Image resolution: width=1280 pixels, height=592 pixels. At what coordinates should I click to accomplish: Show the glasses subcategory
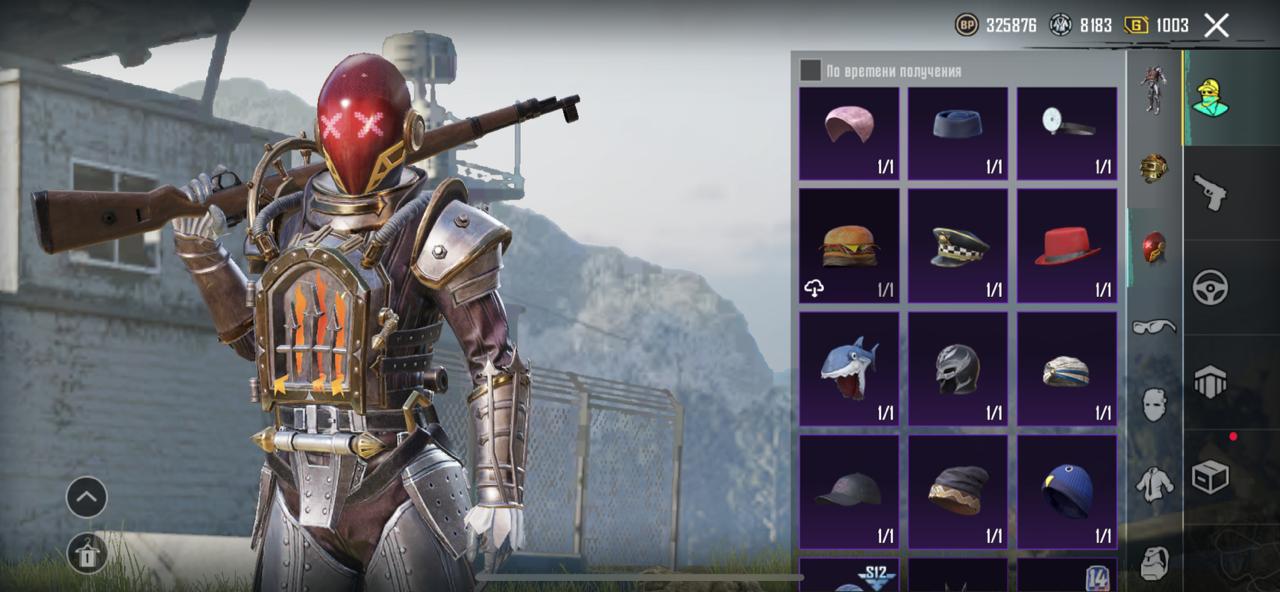1154,326
